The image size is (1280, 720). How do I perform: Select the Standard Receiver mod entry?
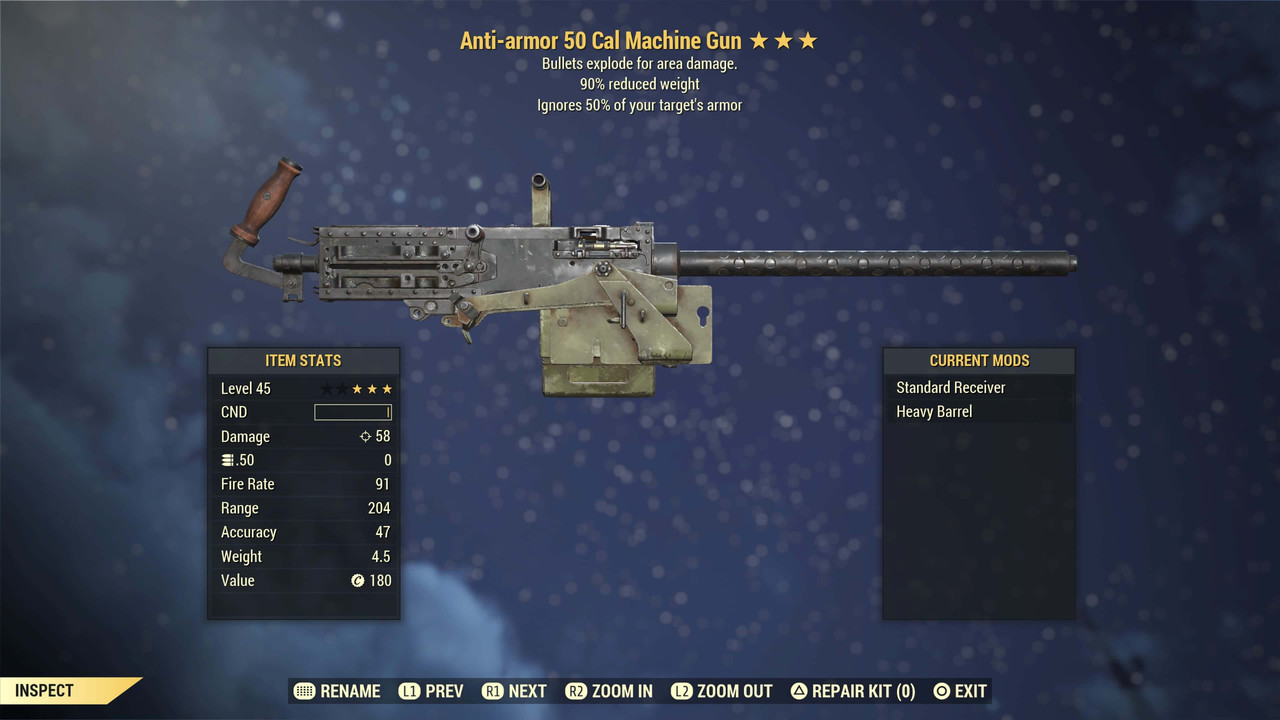point(950,387)
